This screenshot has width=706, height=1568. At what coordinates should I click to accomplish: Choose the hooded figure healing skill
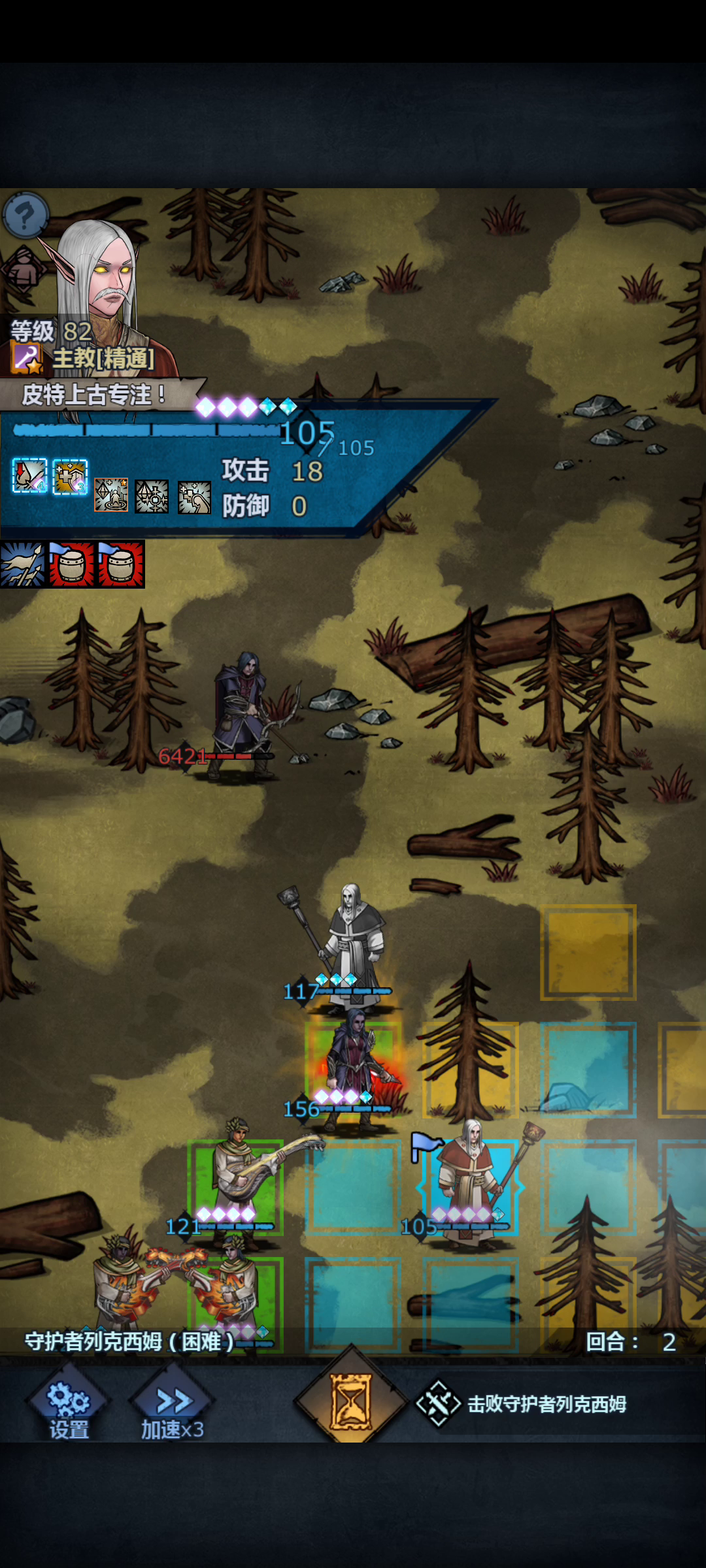tap(194, 497)
